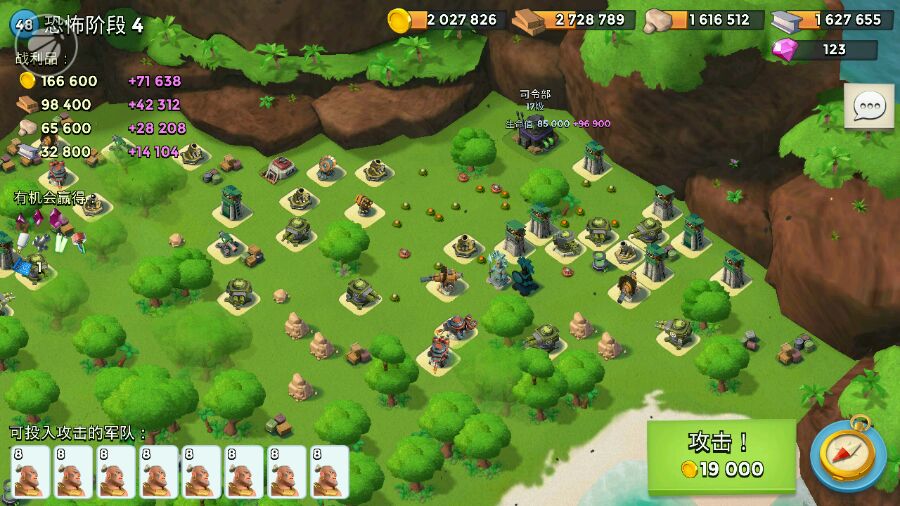900x506 pixels.
Task: Open the compass map button
Action: [847, 455]
